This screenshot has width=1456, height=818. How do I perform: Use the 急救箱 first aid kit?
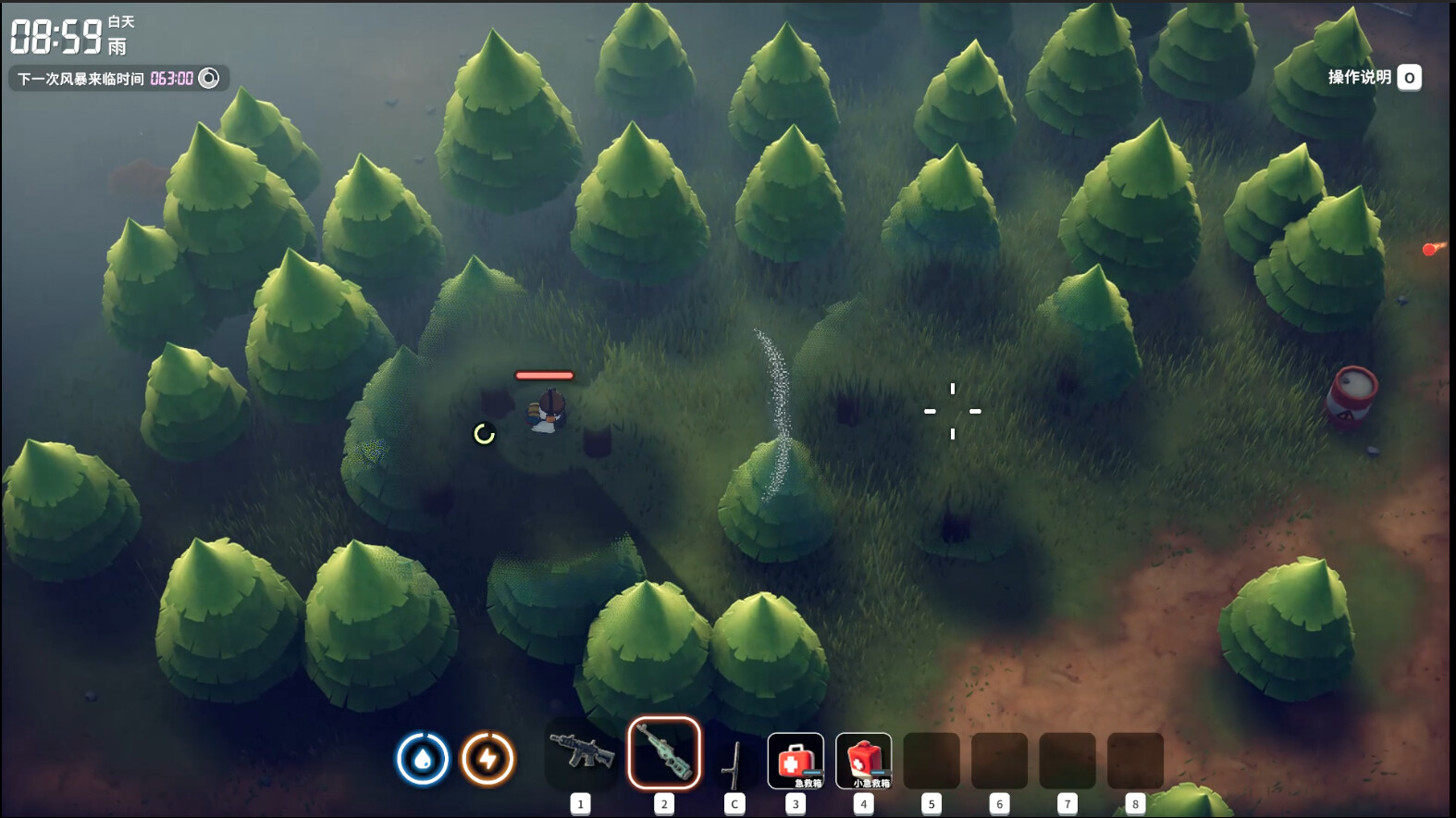pyautogui.click(x=796, y=761)
